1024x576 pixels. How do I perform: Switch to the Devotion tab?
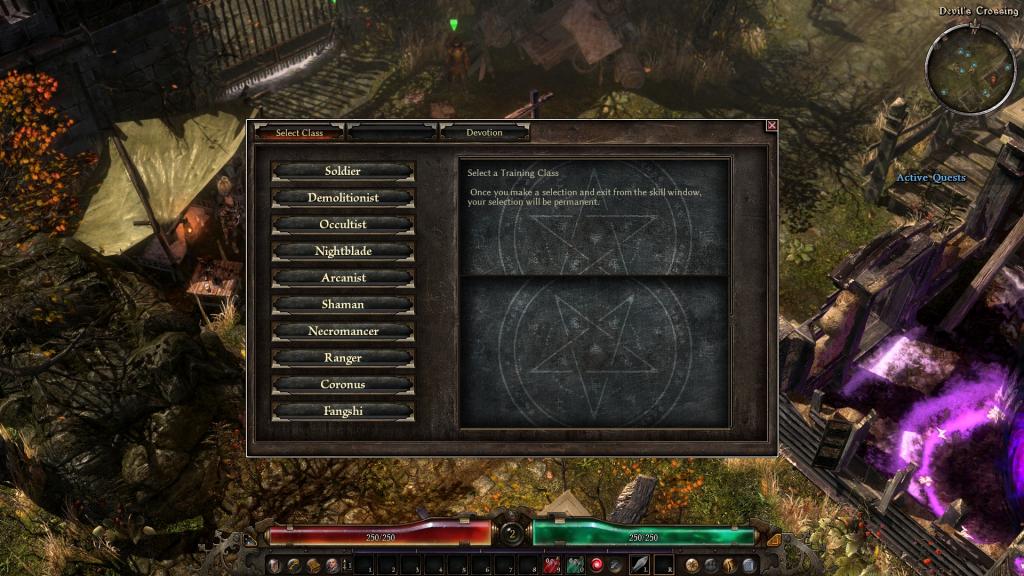pos(484,133)
